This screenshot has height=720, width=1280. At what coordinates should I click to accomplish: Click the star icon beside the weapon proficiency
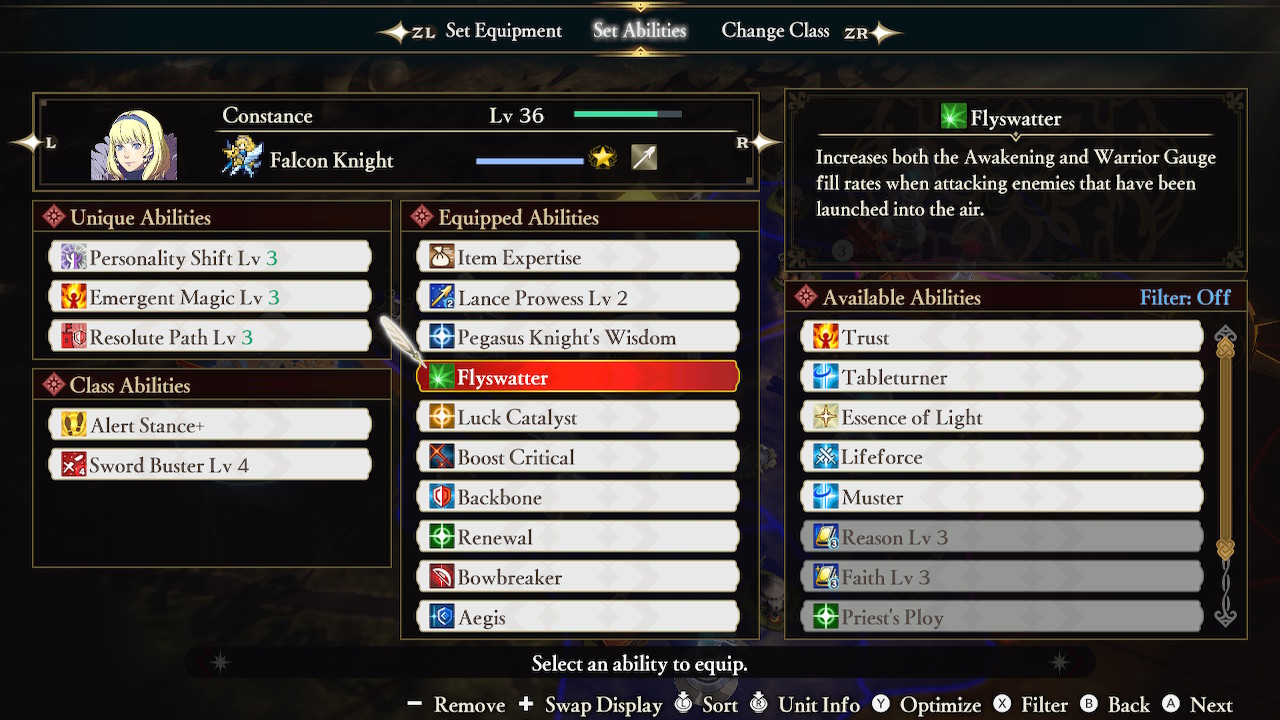tap(602, 157)
